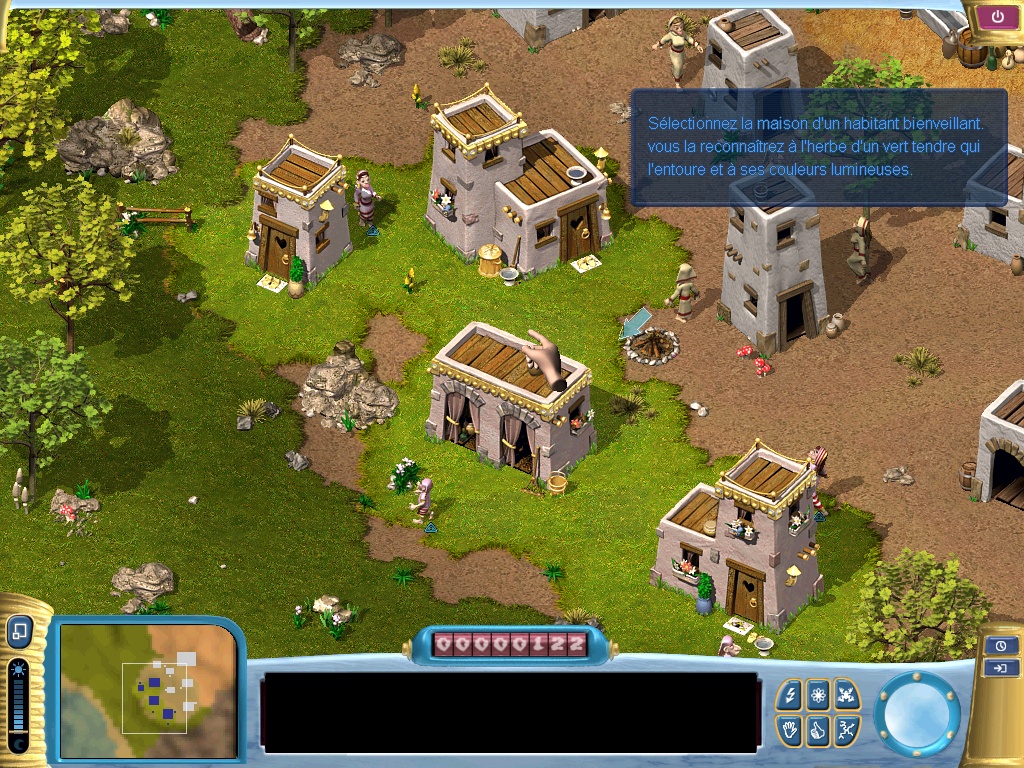The height and width of the screenshot is (768, 1024).
Task: Click the arrow-into-door exit button
Action: point(1001,668)
